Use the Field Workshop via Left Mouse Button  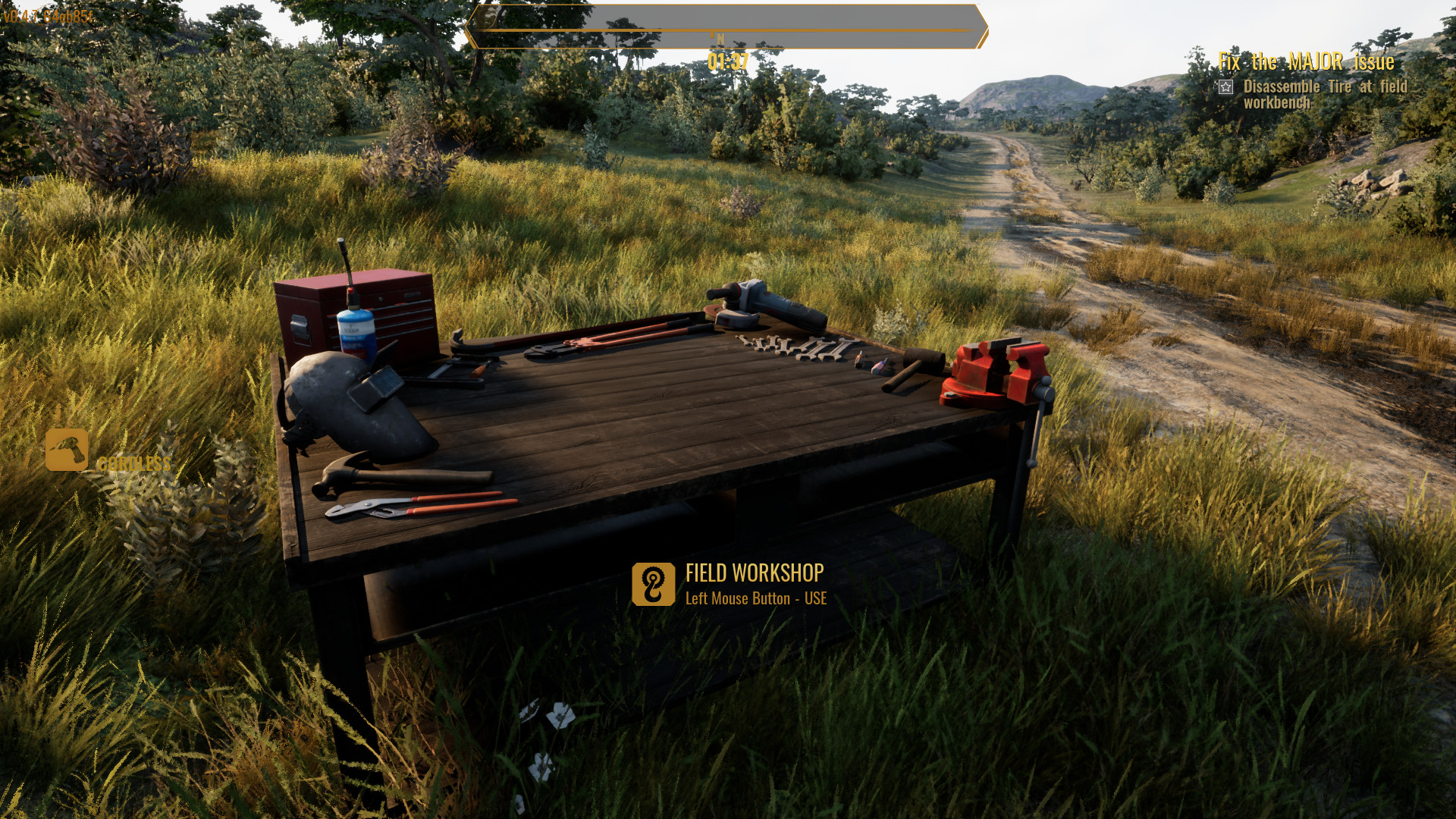pyautogui.click(x=755, y=598)
